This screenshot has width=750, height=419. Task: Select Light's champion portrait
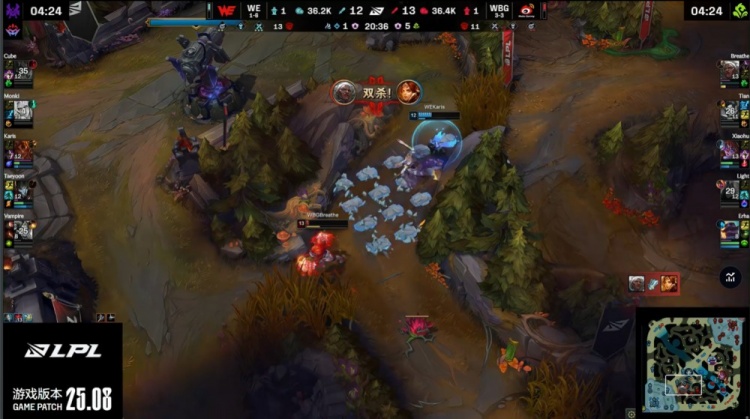tap(730, 190)
